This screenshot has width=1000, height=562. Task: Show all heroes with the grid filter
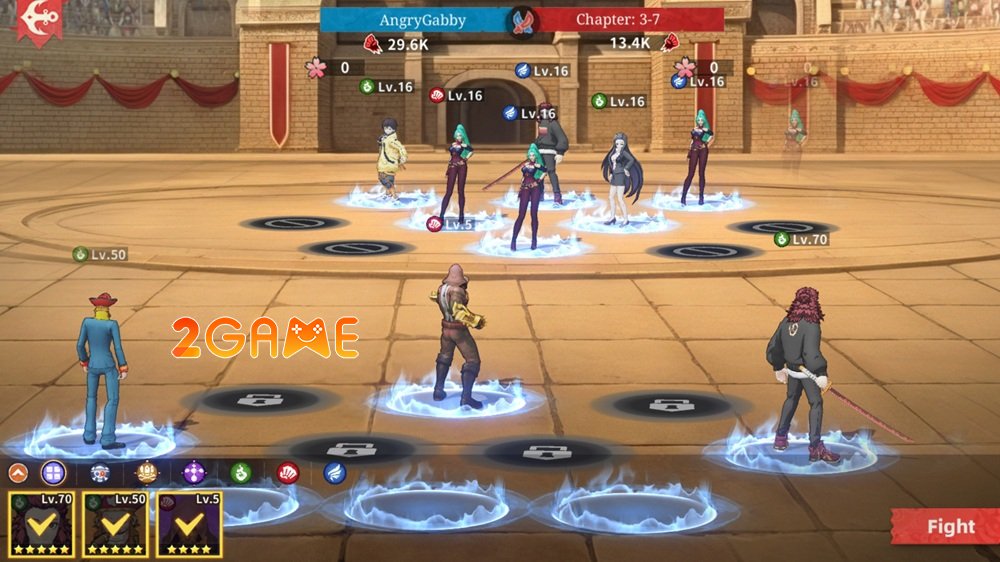[x=53, y=473]
